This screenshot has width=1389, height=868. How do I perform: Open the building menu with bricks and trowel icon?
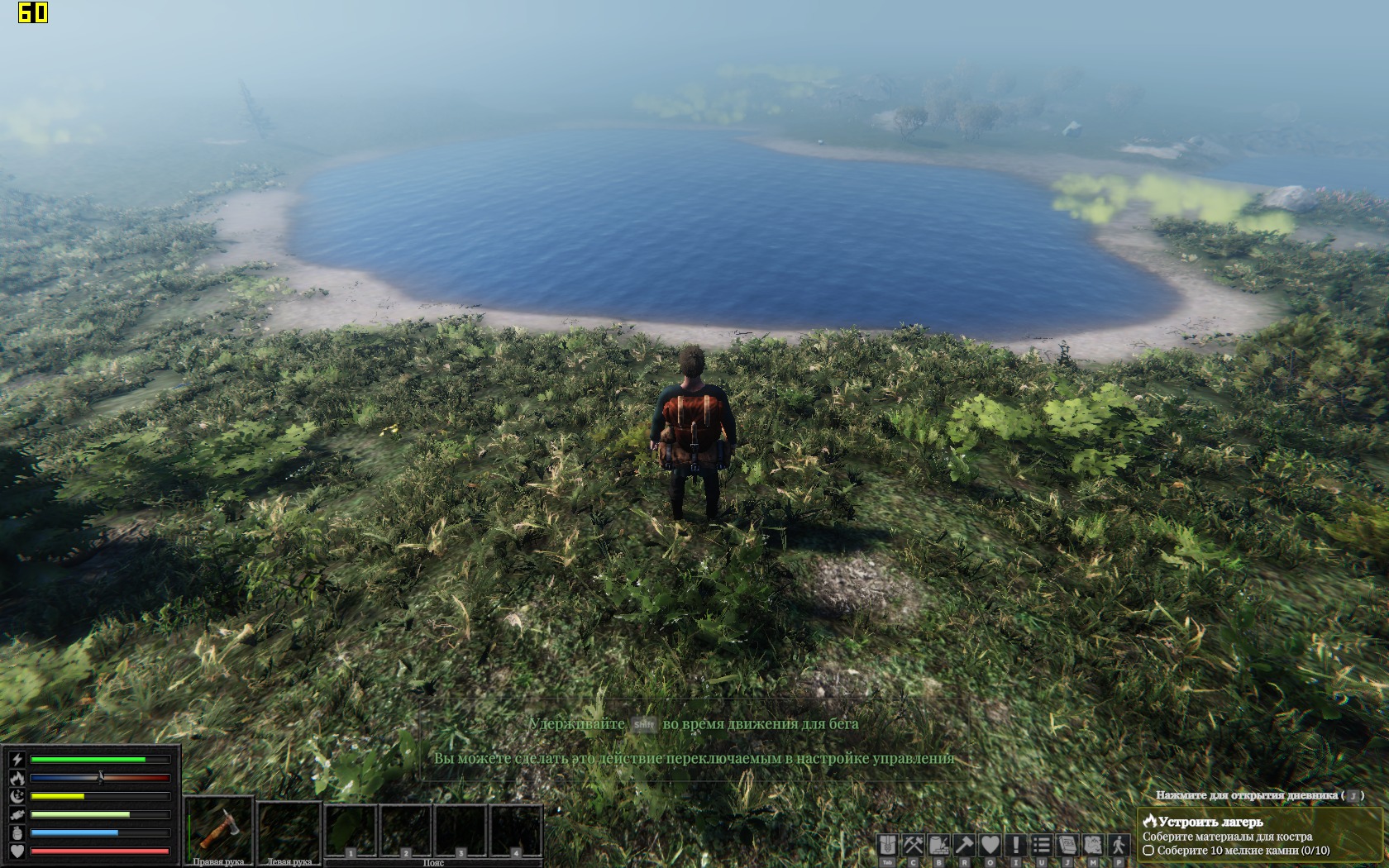click(939, 845)
